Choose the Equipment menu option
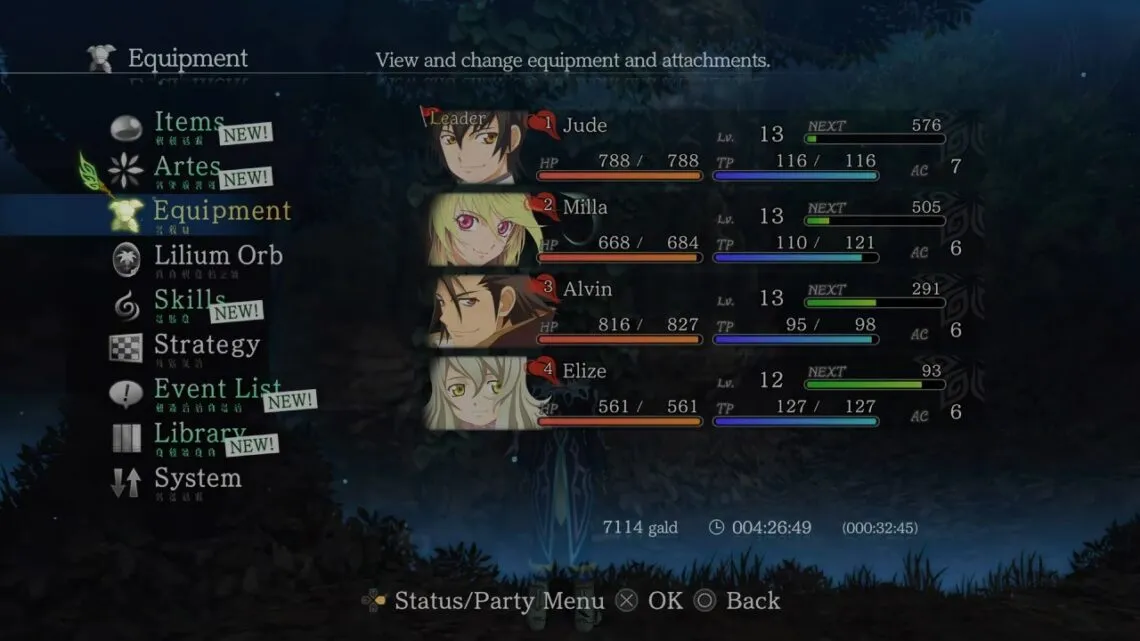The image size is (1140, 641). (x=221, y=211)
